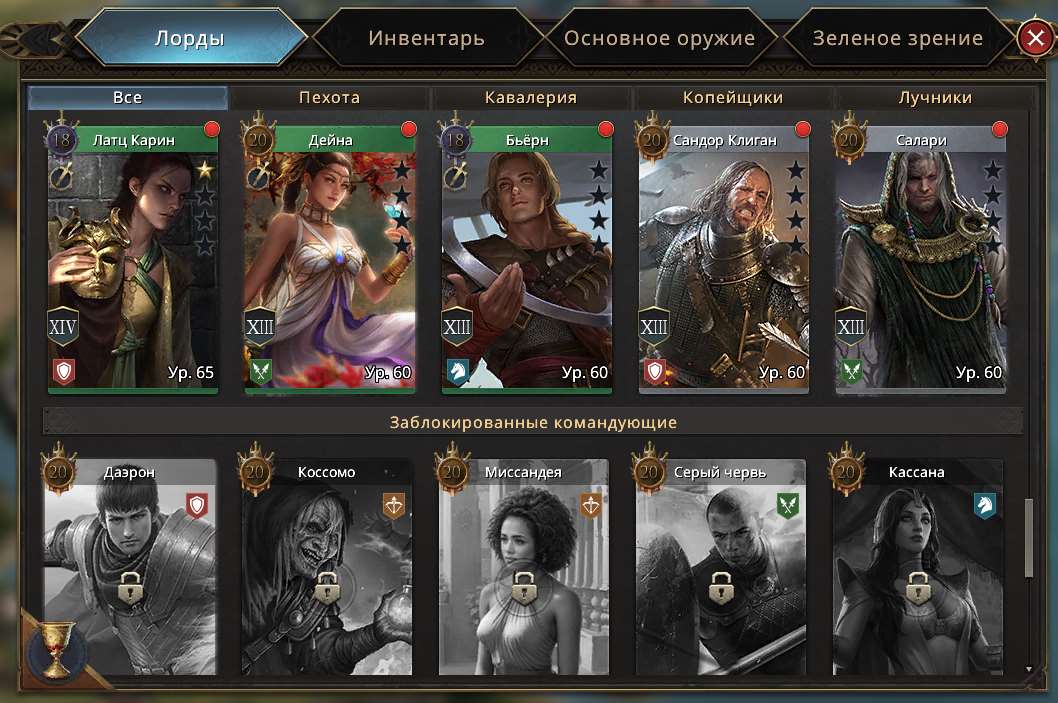Filter commanders by Пехота

[329, 97]
